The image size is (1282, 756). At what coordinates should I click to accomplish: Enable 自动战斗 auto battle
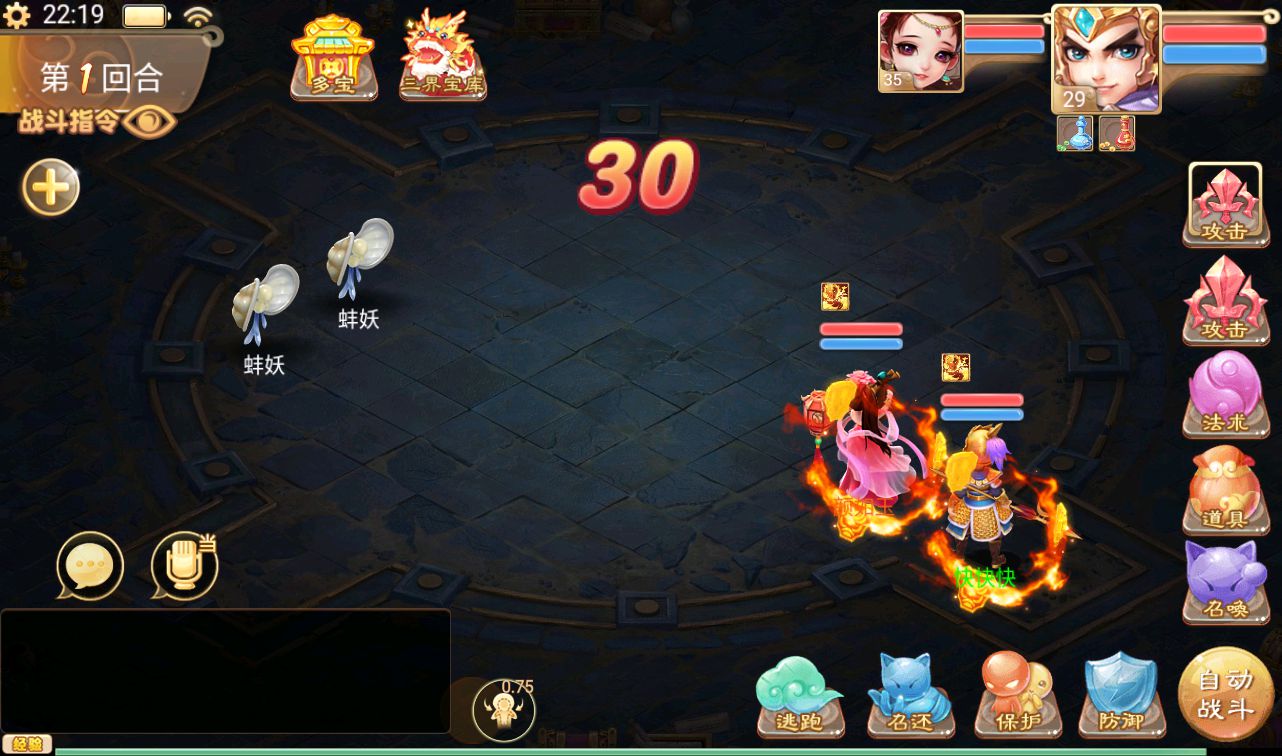point(1225,694)
